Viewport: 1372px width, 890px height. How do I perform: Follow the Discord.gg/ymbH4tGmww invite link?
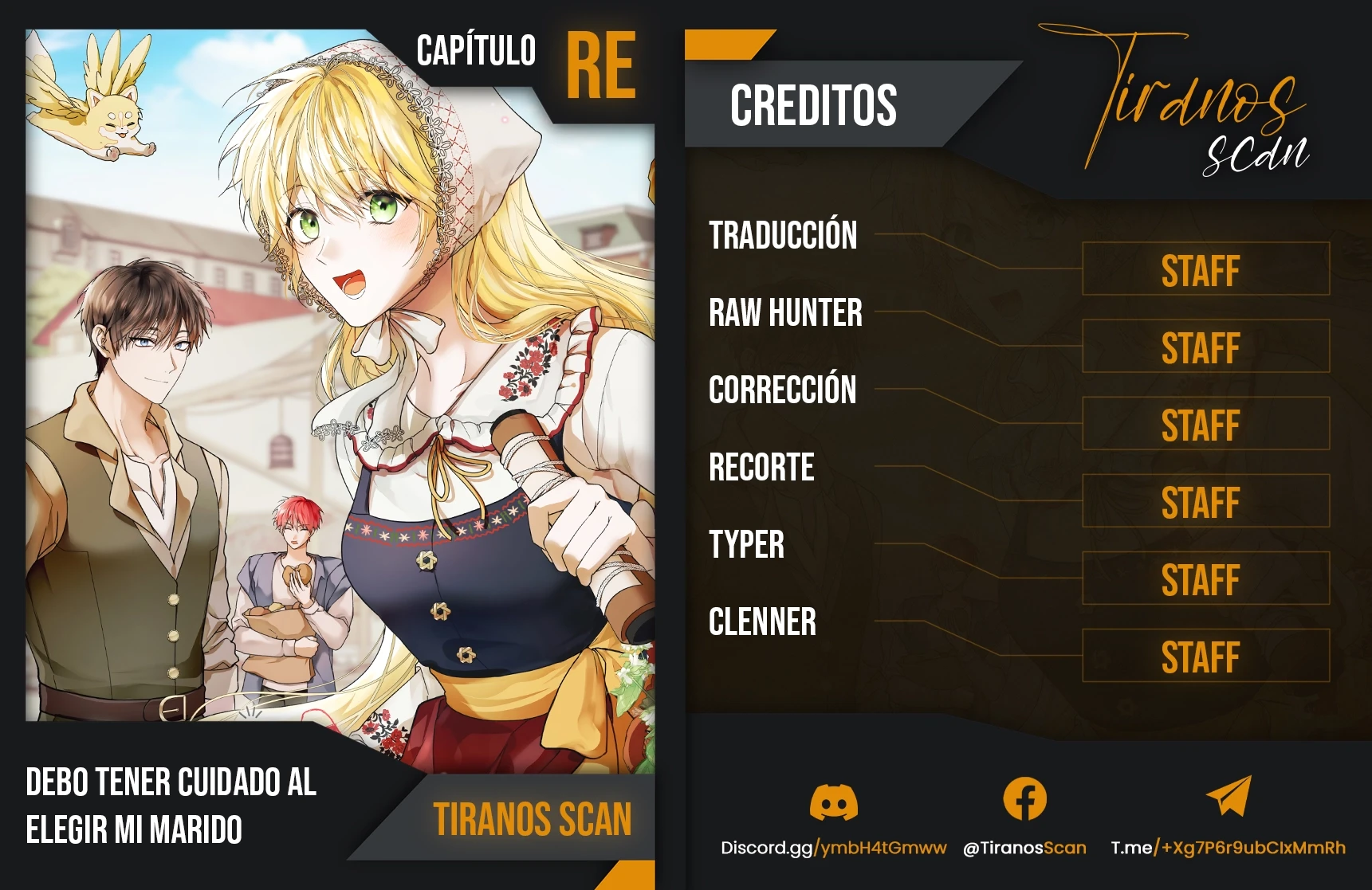[x=833, y=848]
